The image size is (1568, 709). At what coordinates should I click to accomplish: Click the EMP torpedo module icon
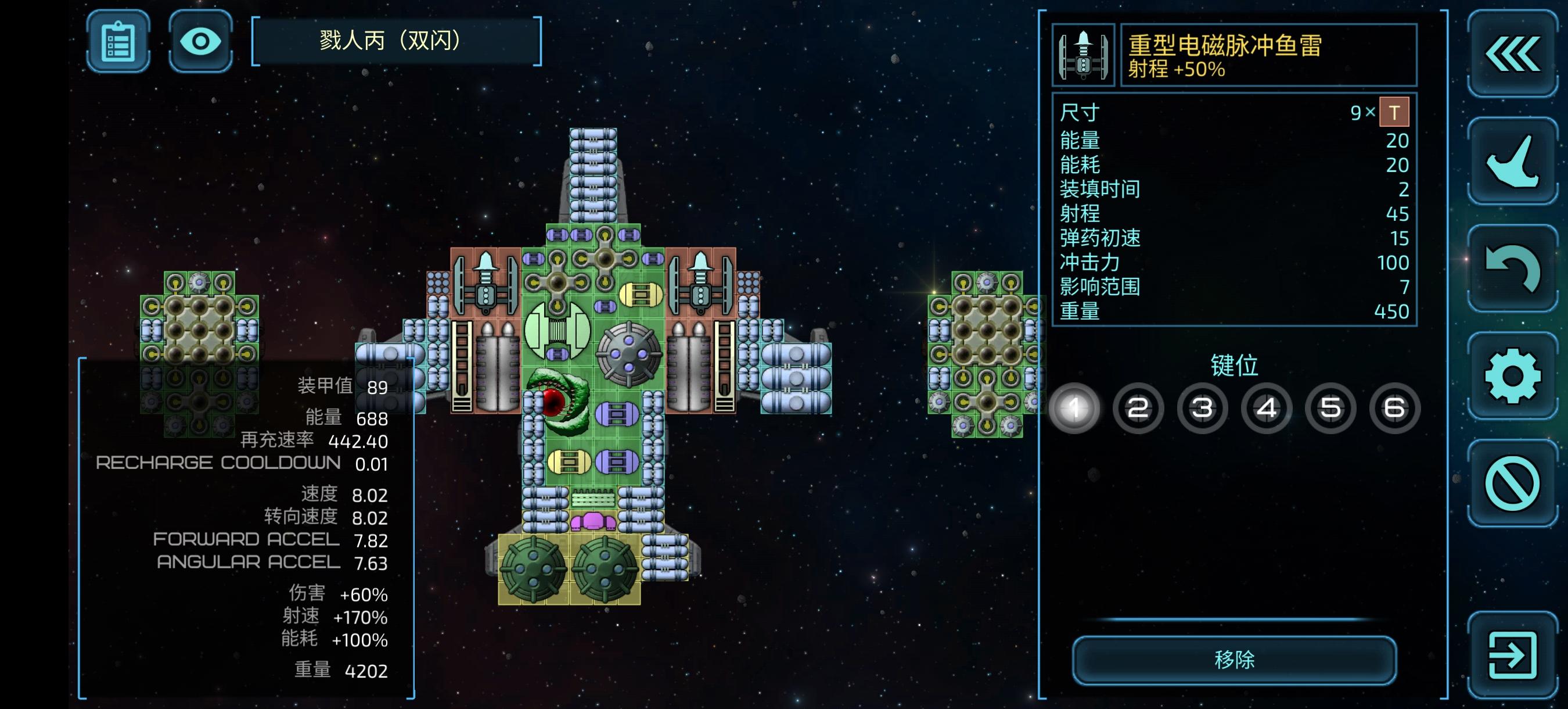1084,55
